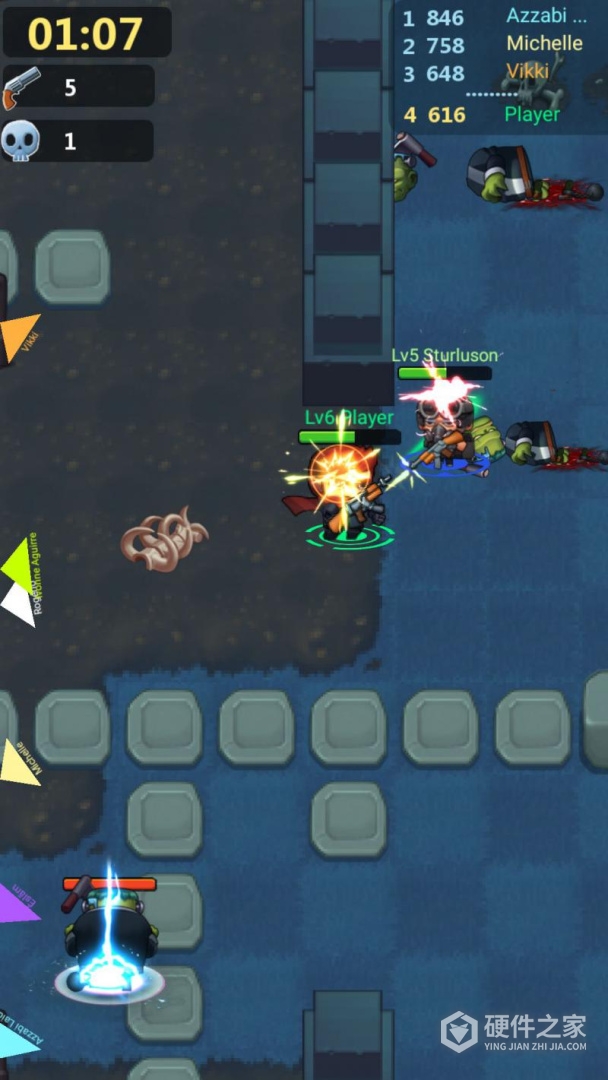Image resolution: width=608 pixels, height=1080 pixels.
Task: Select the green Rosanne Aguirre direction marker
Action: tap(19, 567)
